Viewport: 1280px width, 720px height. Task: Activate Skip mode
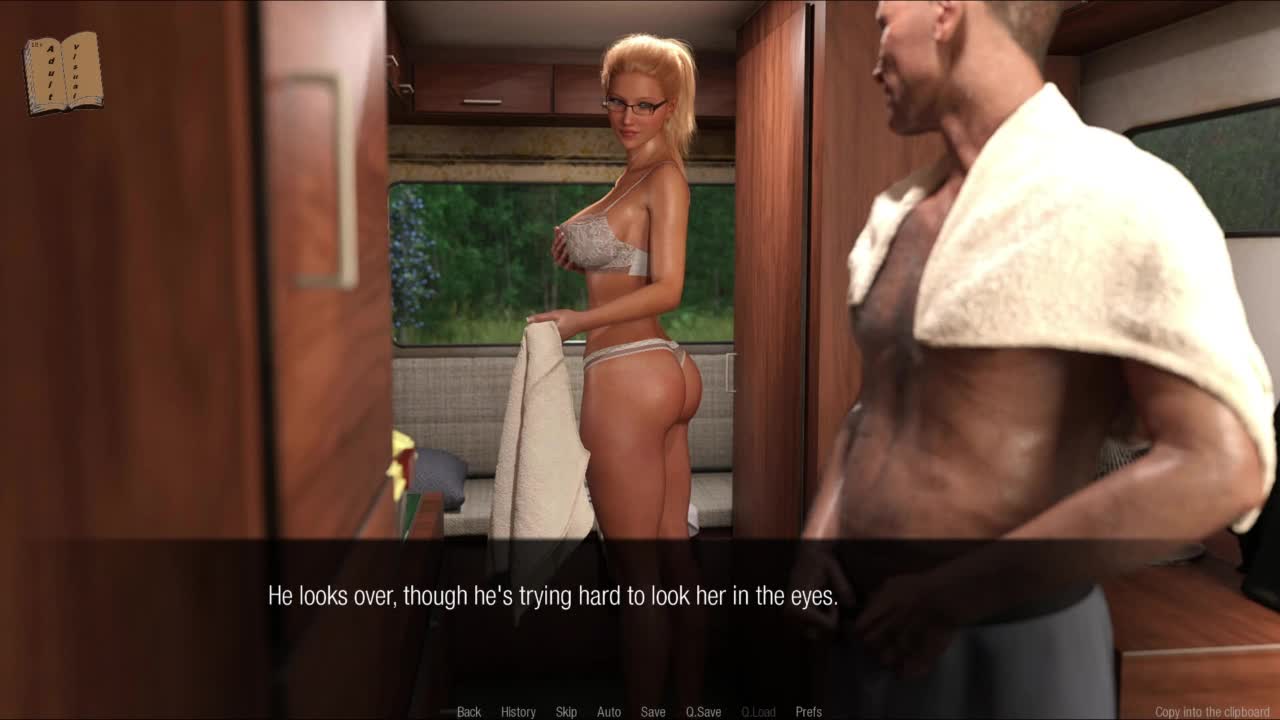pos(566,712)
